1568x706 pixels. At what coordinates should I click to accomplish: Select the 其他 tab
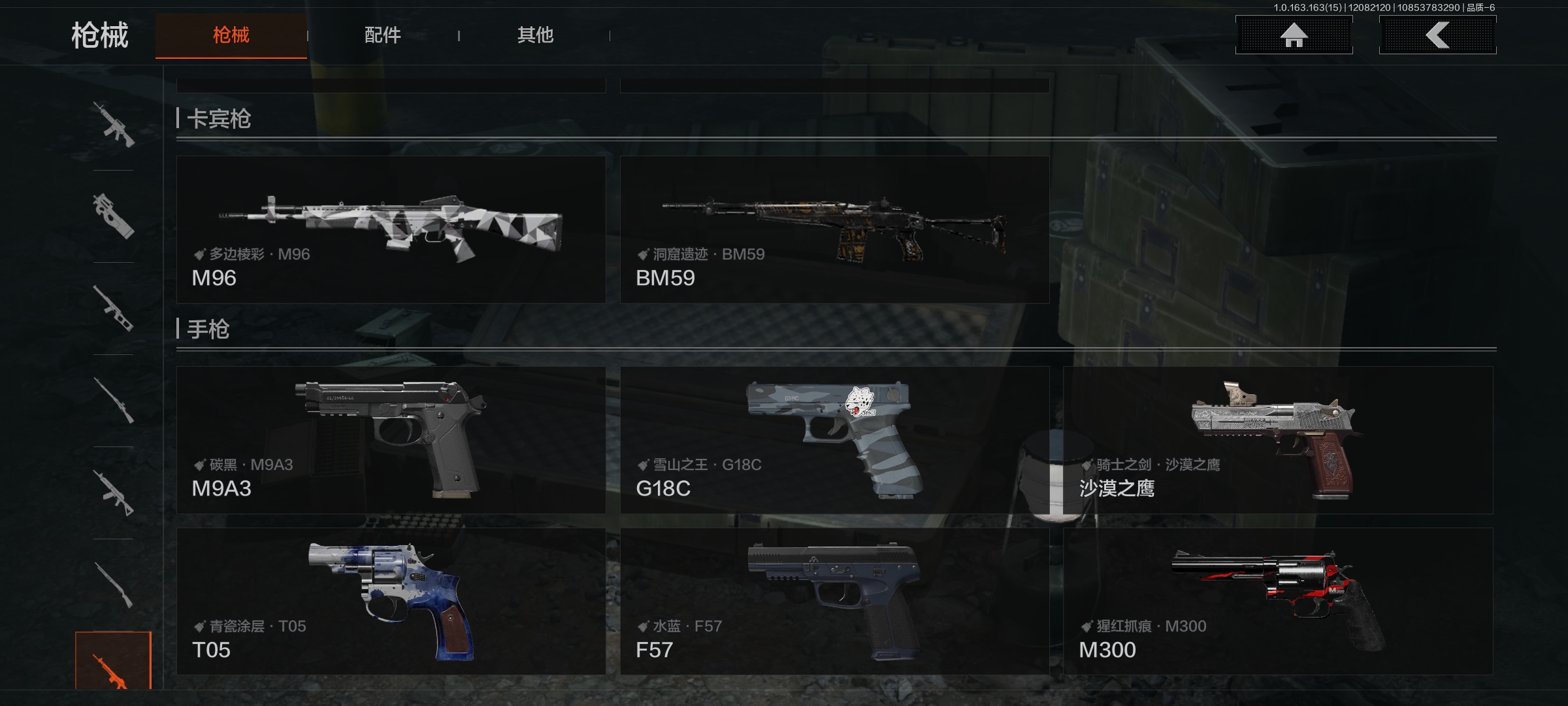535,35
